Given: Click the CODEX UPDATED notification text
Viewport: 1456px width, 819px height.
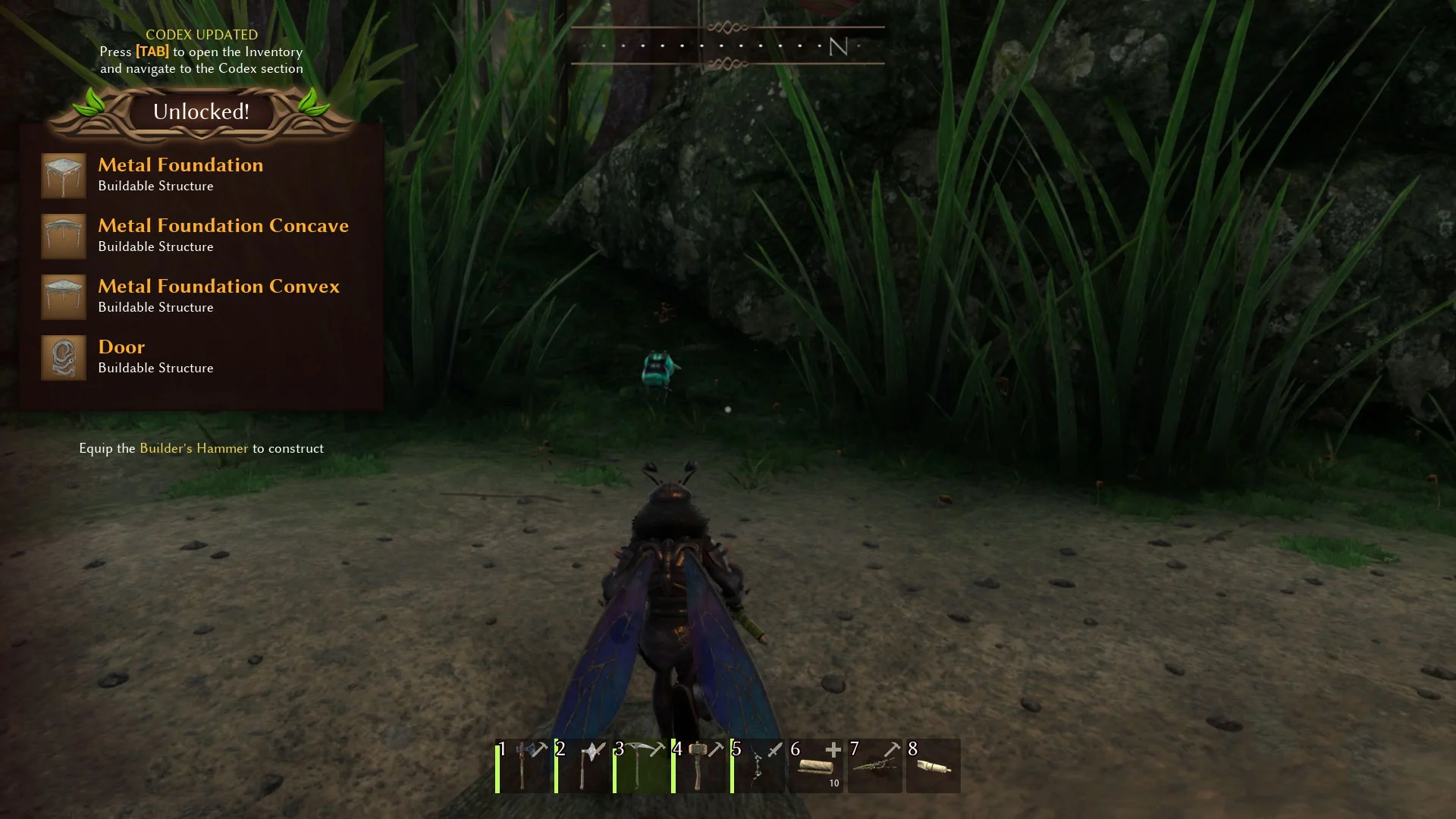Looking at the screenshot, I should click(201, 34).
